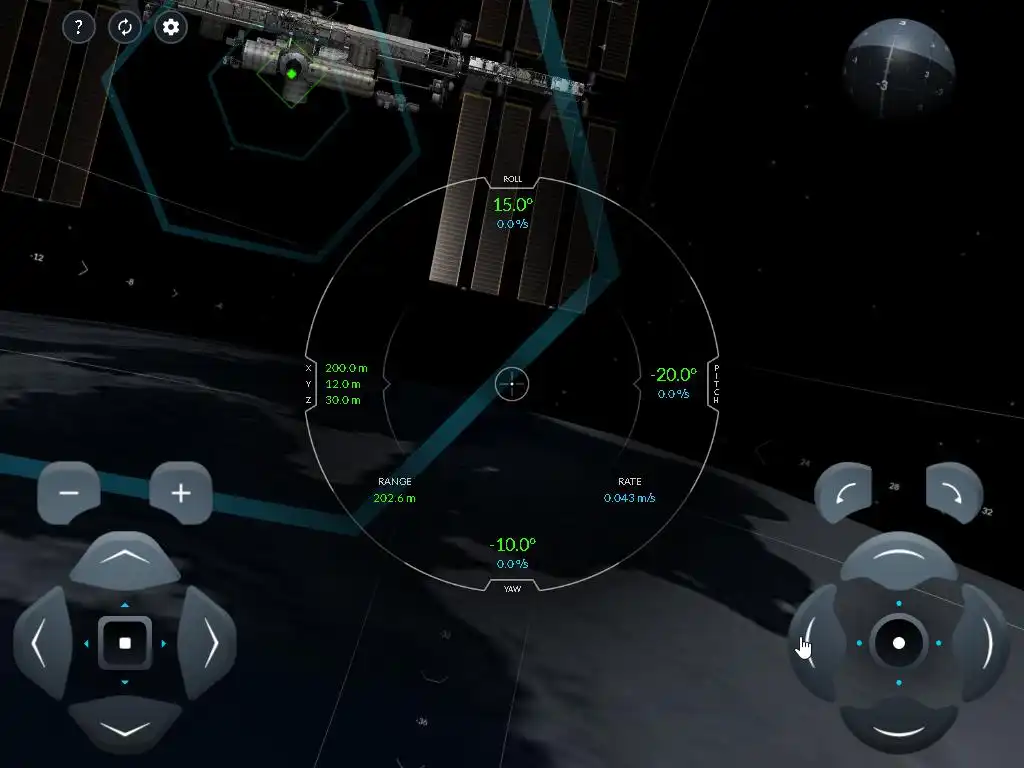The image size is (1024, 768).
Task: Translate up with the left pad's up arrow
Action: tap(125, 561)
